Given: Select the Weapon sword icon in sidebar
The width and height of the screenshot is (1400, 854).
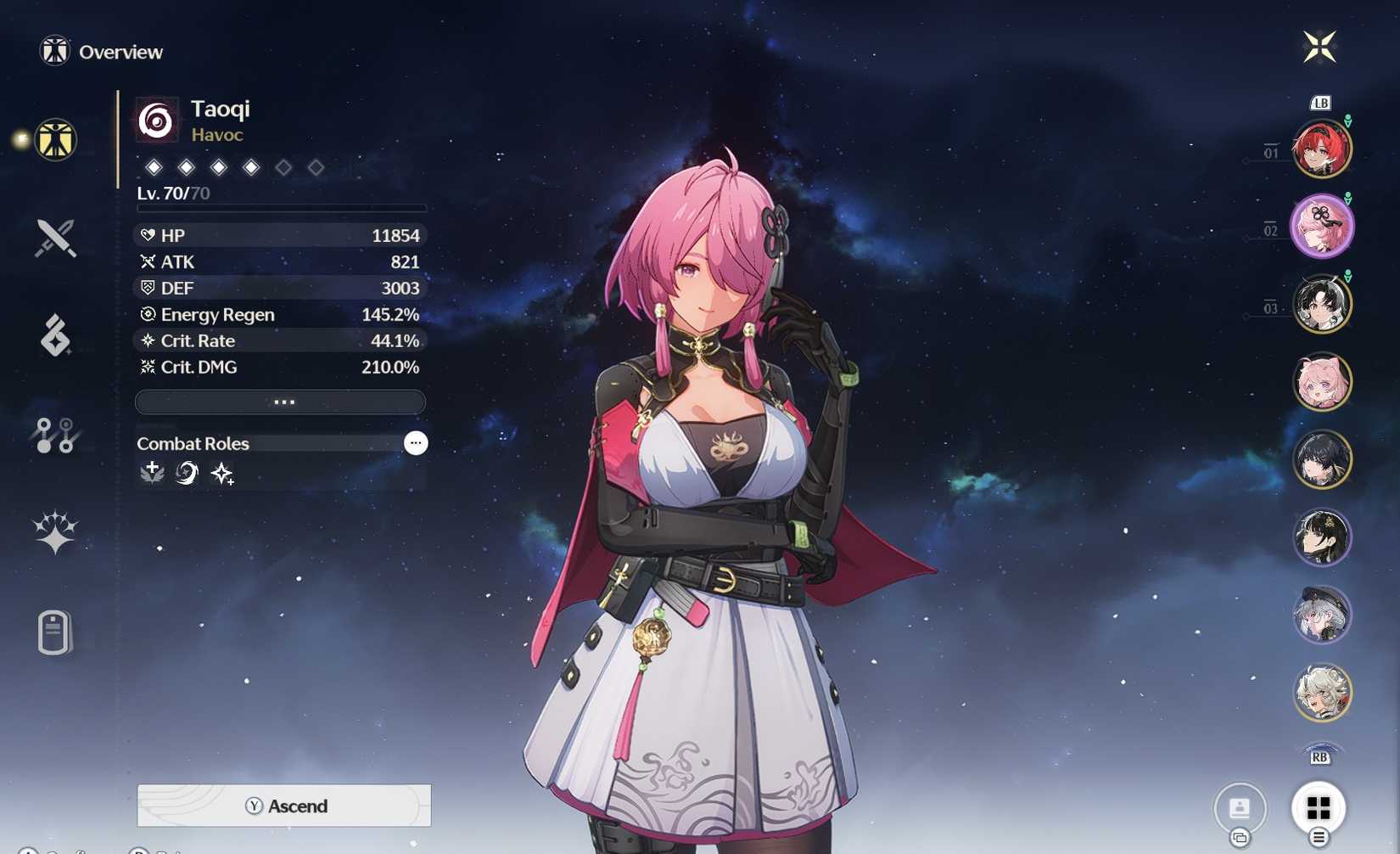Looking at the screenshot, I should coord(53,239).
